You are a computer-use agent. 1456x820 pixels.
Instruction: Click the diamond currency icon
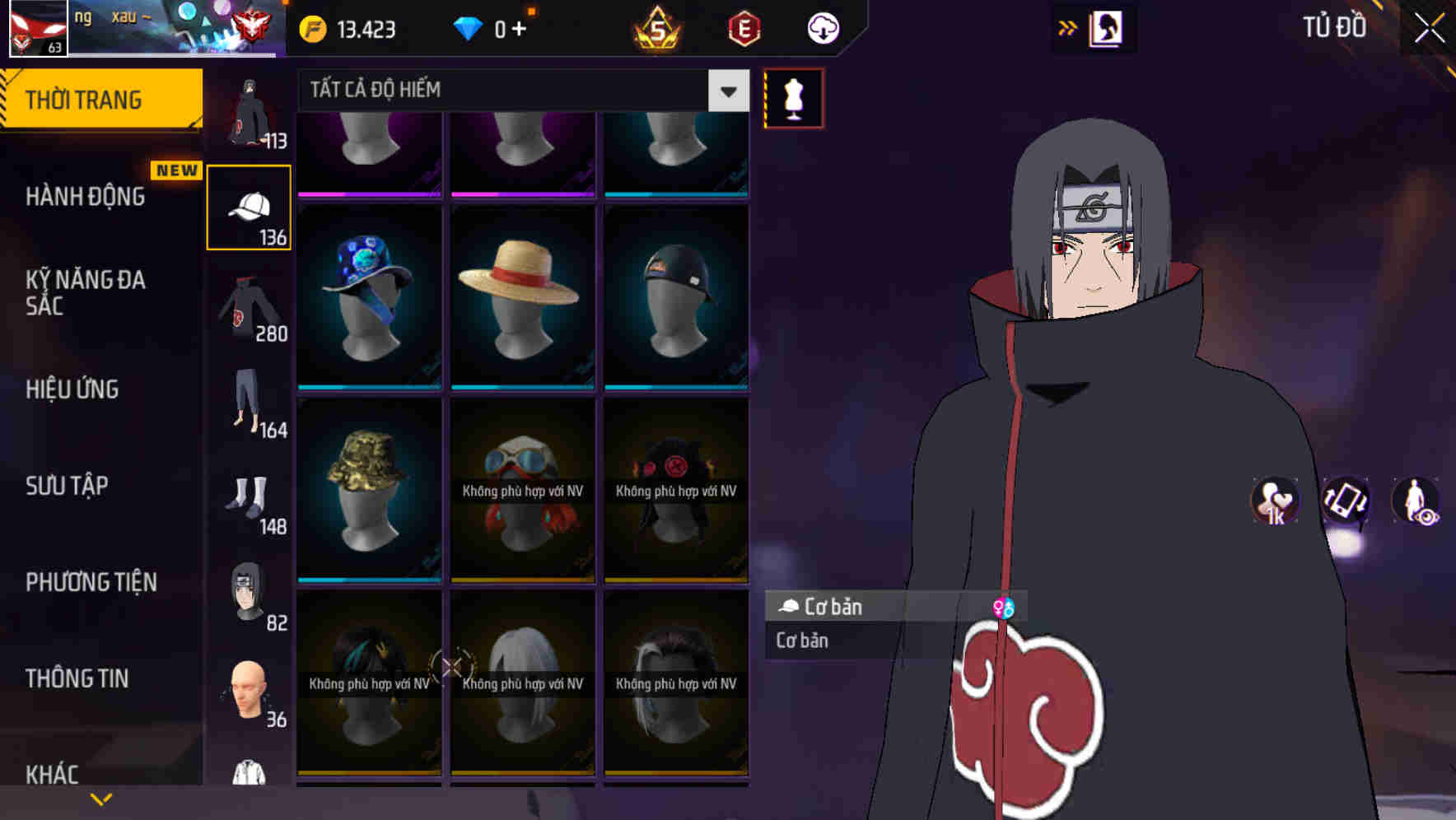coord(468,27)
